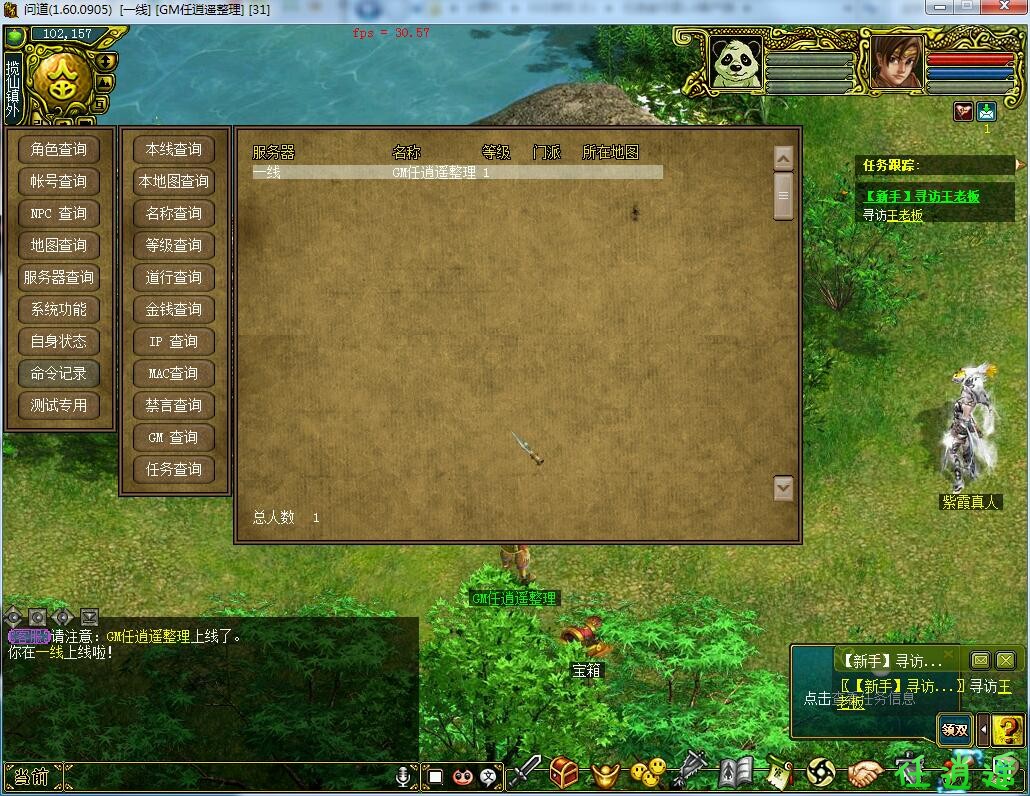Choose the 等级查询 submenu button
Viewport: 1030px width, 796px height.
coord(174,246)
